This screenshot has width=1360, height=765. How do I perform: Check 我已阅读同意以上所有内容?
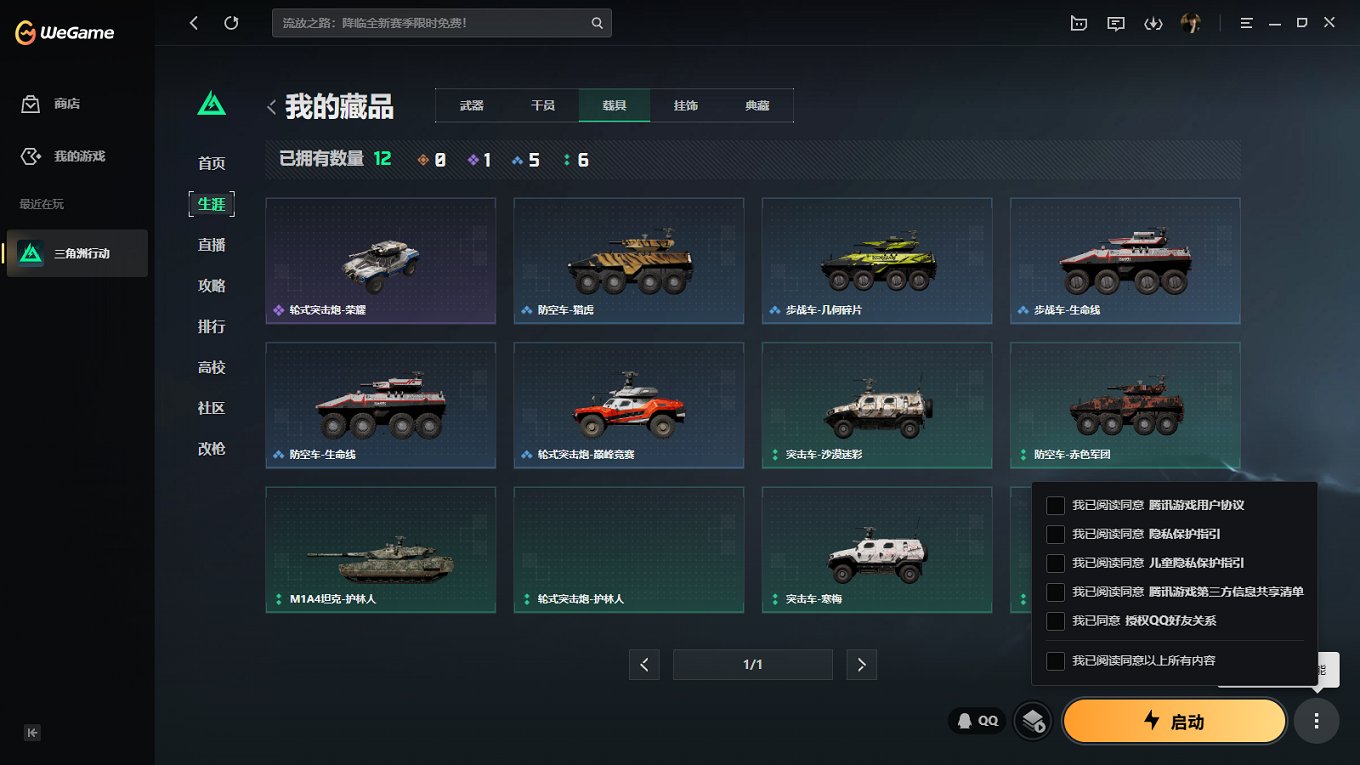pyautogui.click(x=1055, y=660)
